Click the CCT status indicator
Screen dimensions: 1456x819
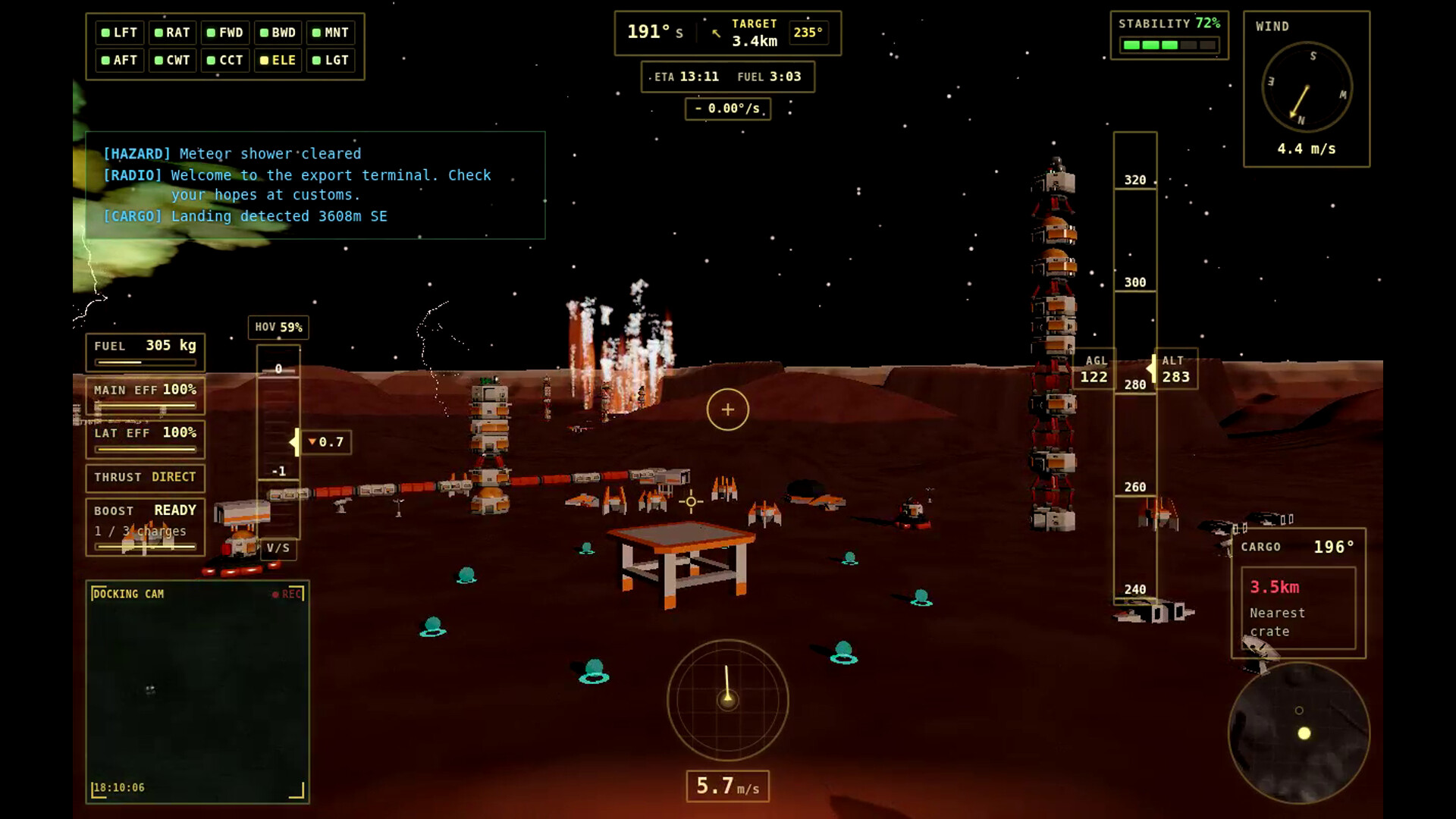pos(225,60)
